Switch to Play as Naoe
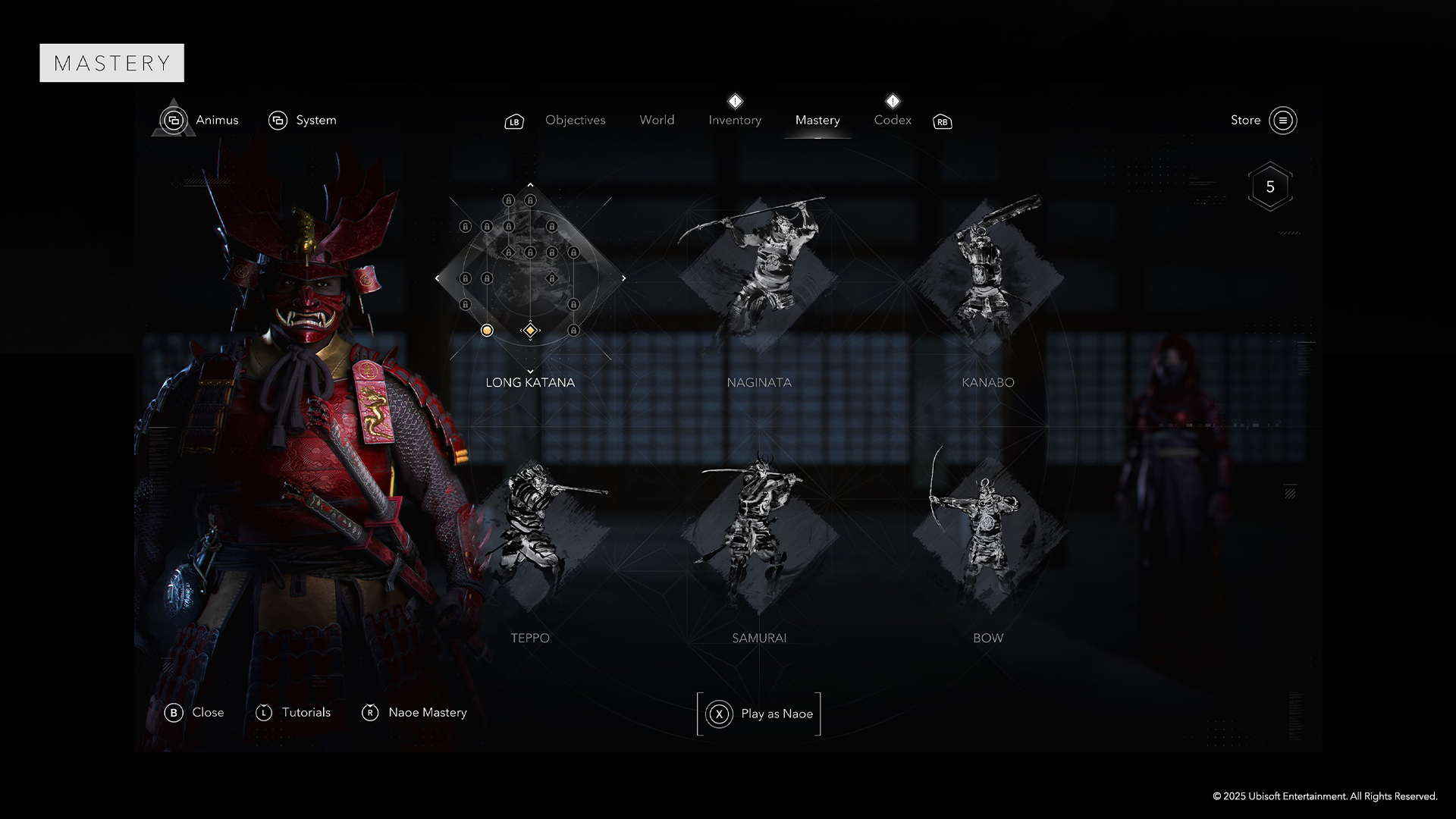The image size is (1456, 819). [759, 714]
